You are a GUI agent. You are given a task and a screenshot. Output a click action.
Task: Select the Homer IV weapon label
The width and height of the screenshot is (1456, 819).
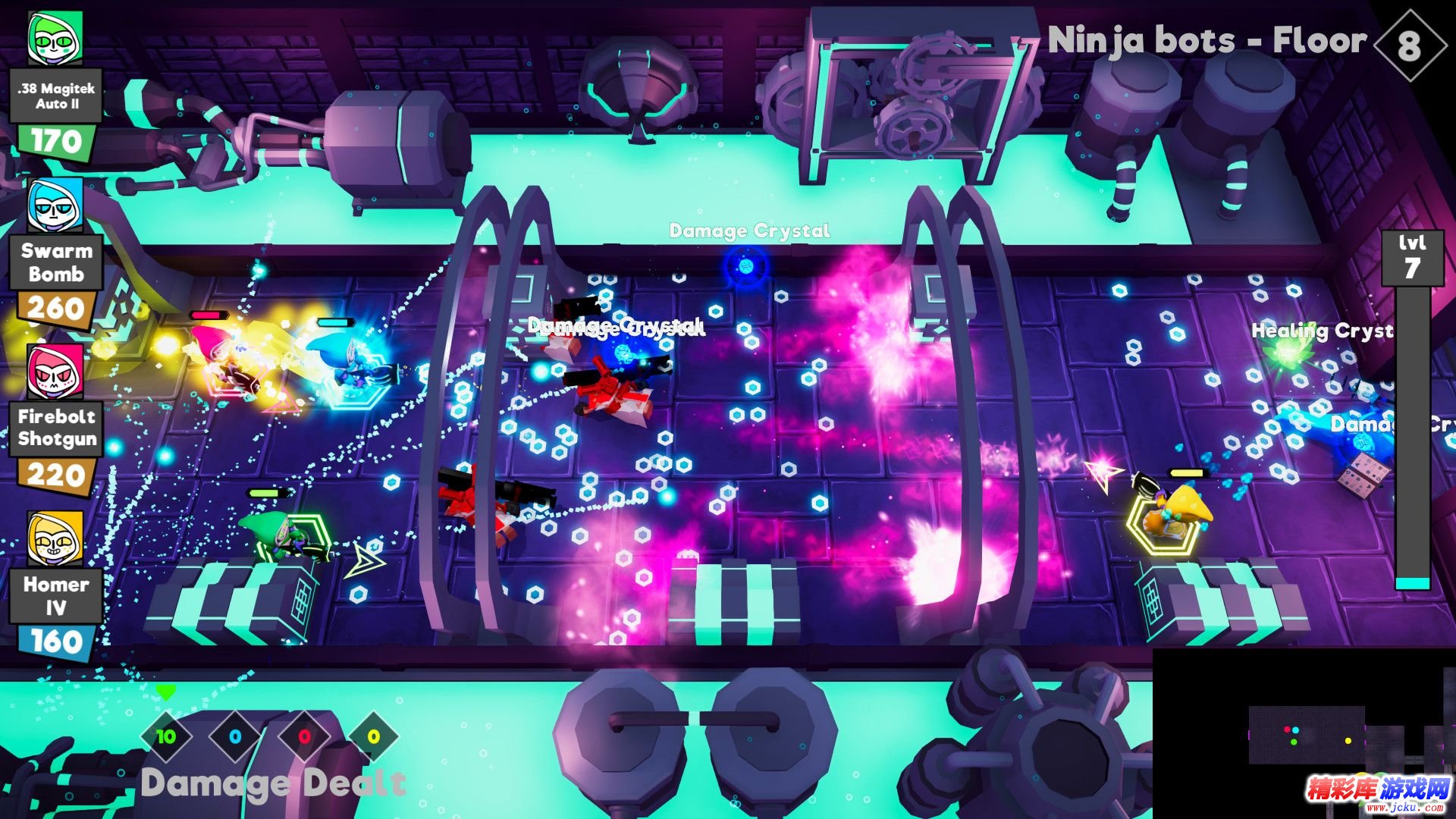pos(56,596)
